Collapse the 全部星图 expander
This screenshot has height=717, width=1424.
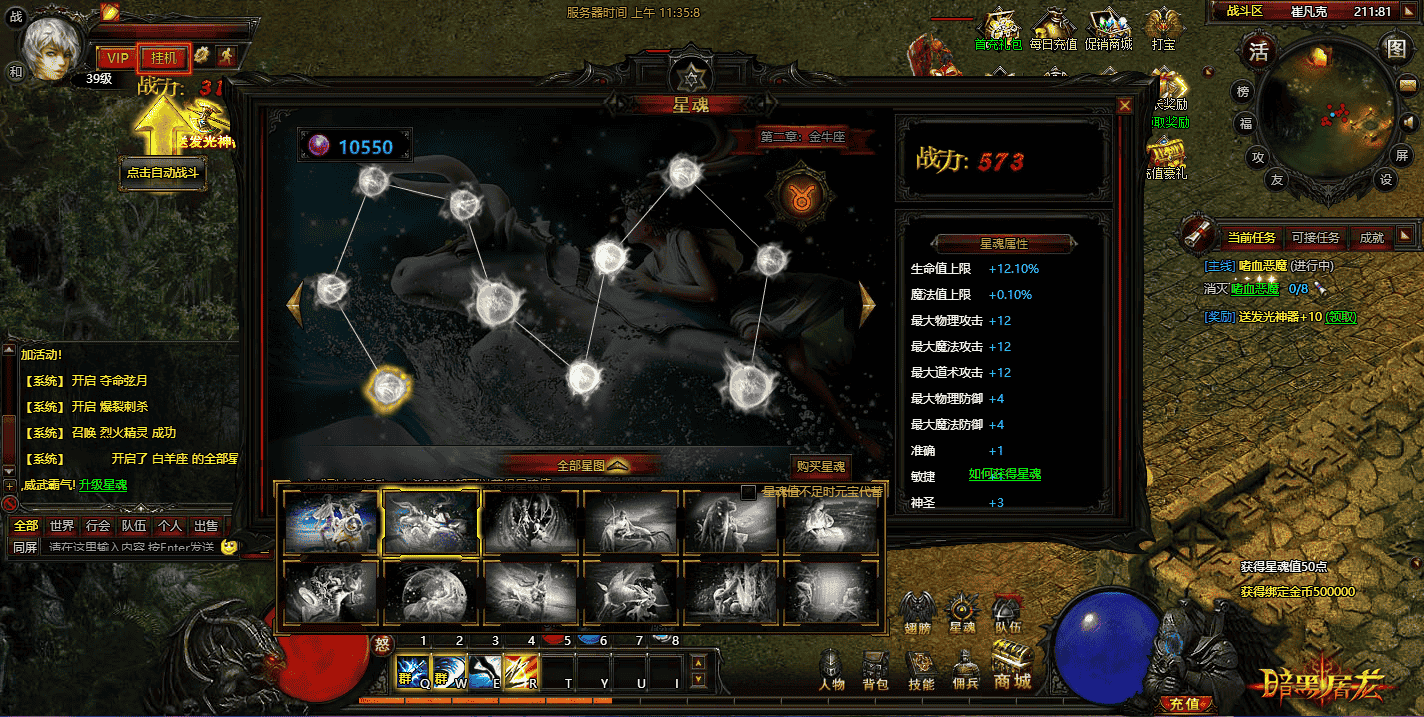click(618, 465)
